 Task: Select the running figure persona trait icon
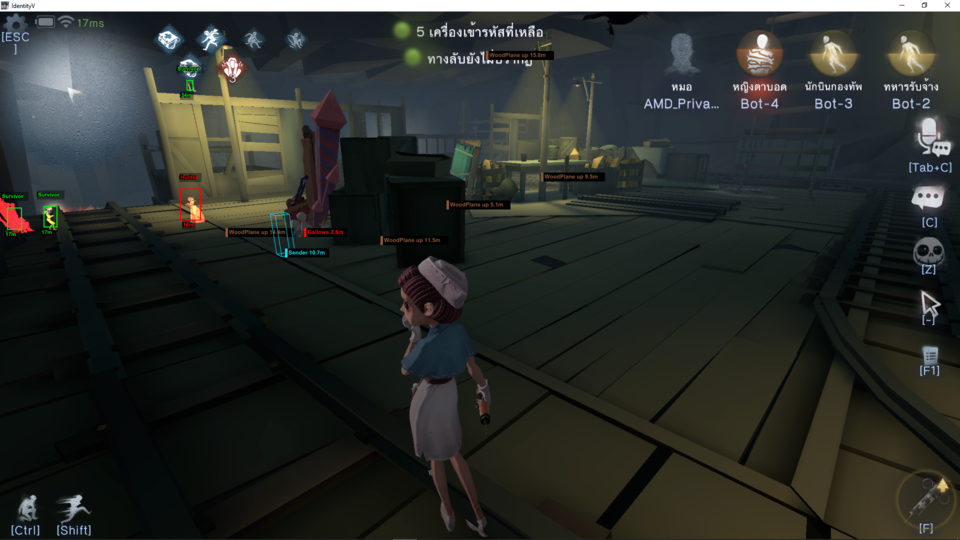click(x=210, y=39)
